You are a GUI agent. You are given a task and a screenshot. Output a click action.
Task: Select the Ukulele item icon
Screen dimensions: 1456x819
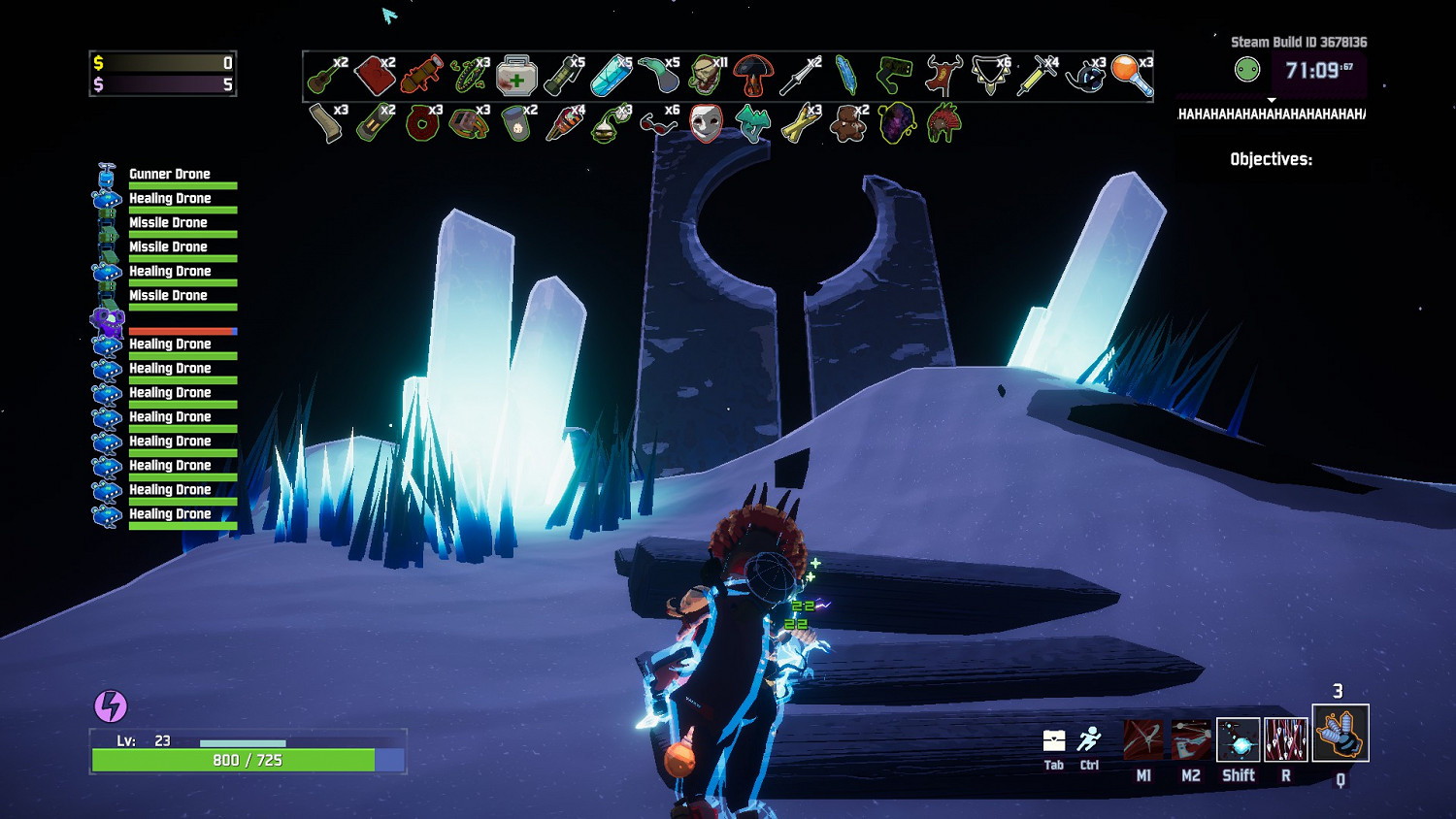(324, 76)
